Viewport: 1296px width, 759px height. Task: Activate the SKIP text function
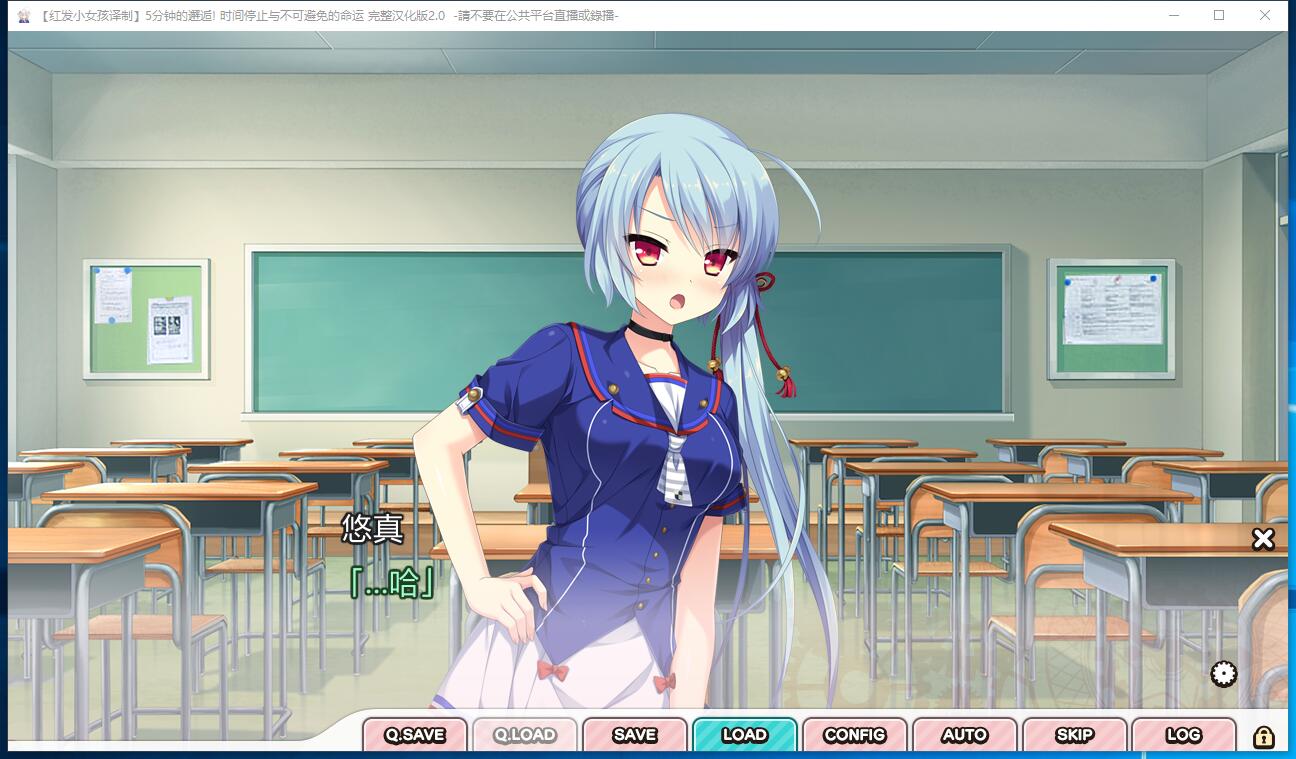(x=1075, y=735)
